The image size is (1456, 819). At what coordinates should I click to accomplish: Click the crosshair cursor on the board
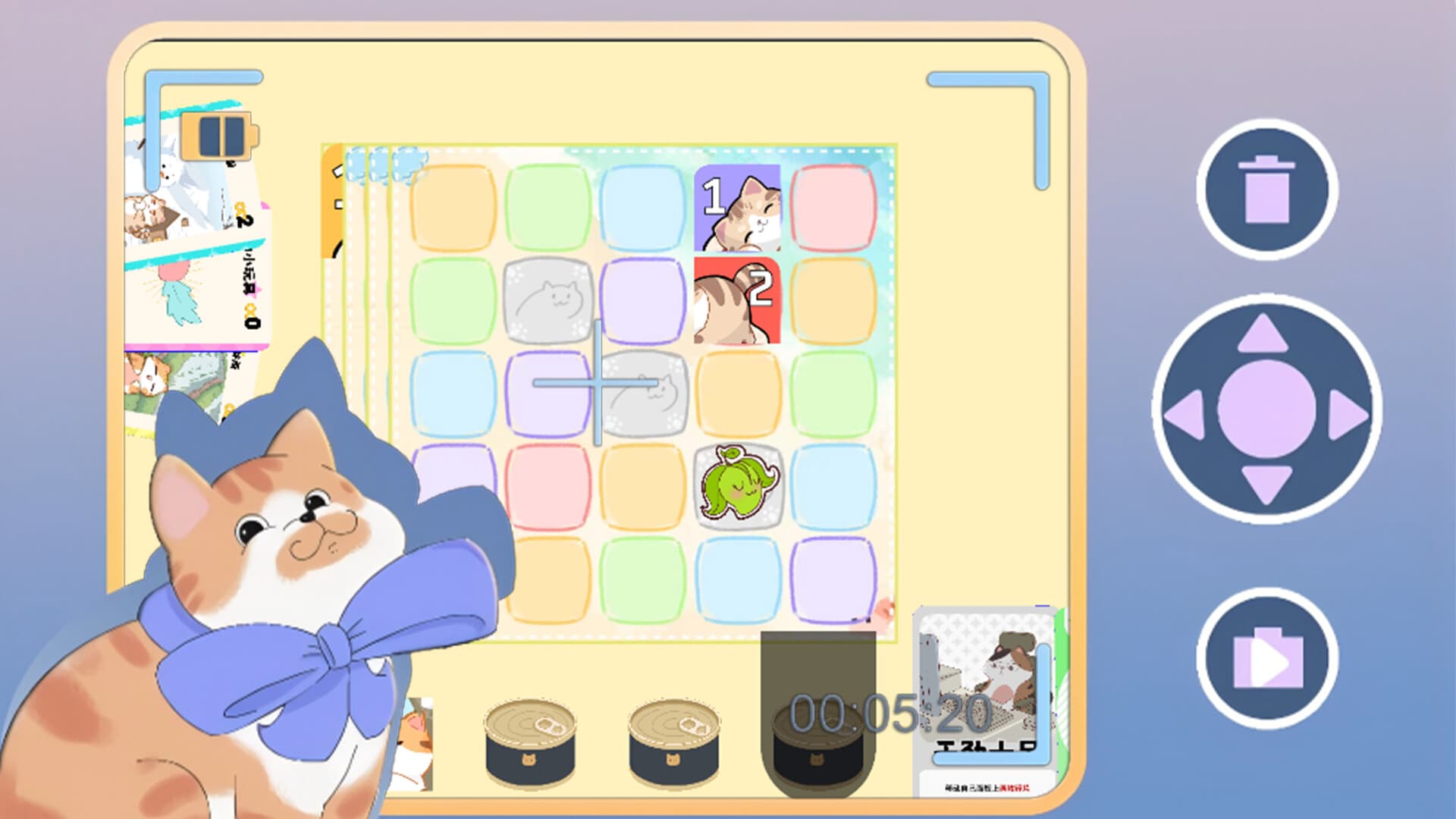pos(599,383)
